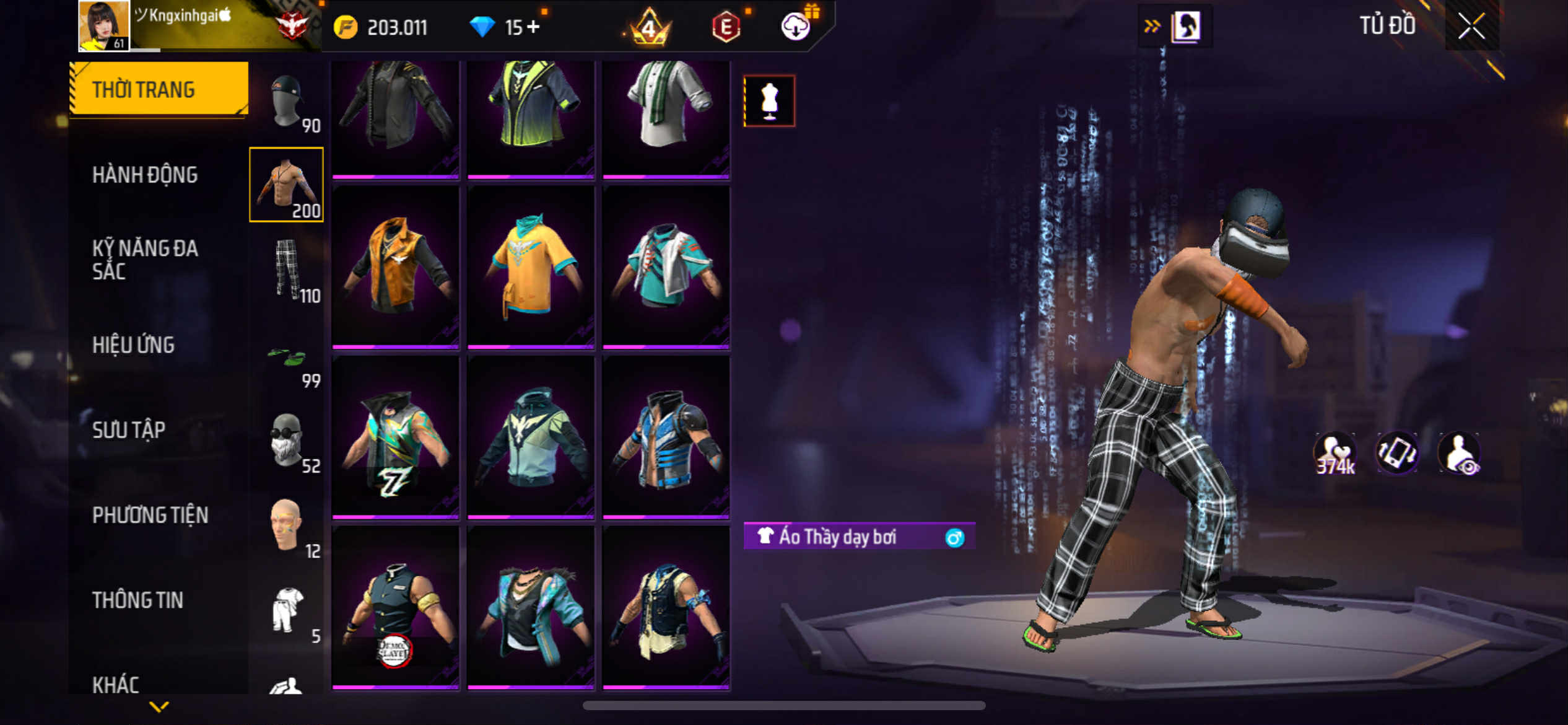Tap the 374k likes icon

click(x=1335, y=454)
